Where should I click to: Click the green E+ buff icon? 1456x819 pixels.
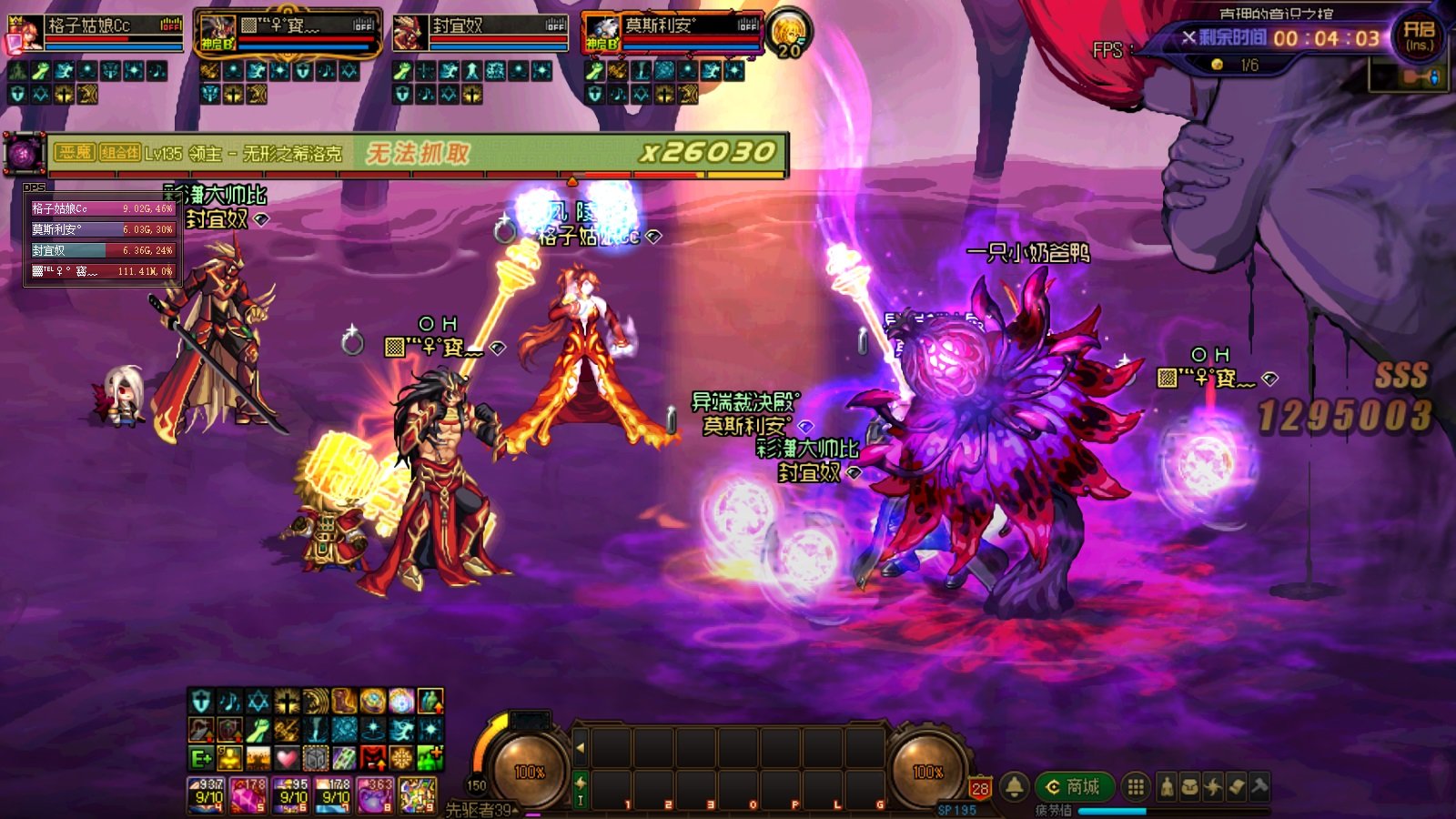201,757
